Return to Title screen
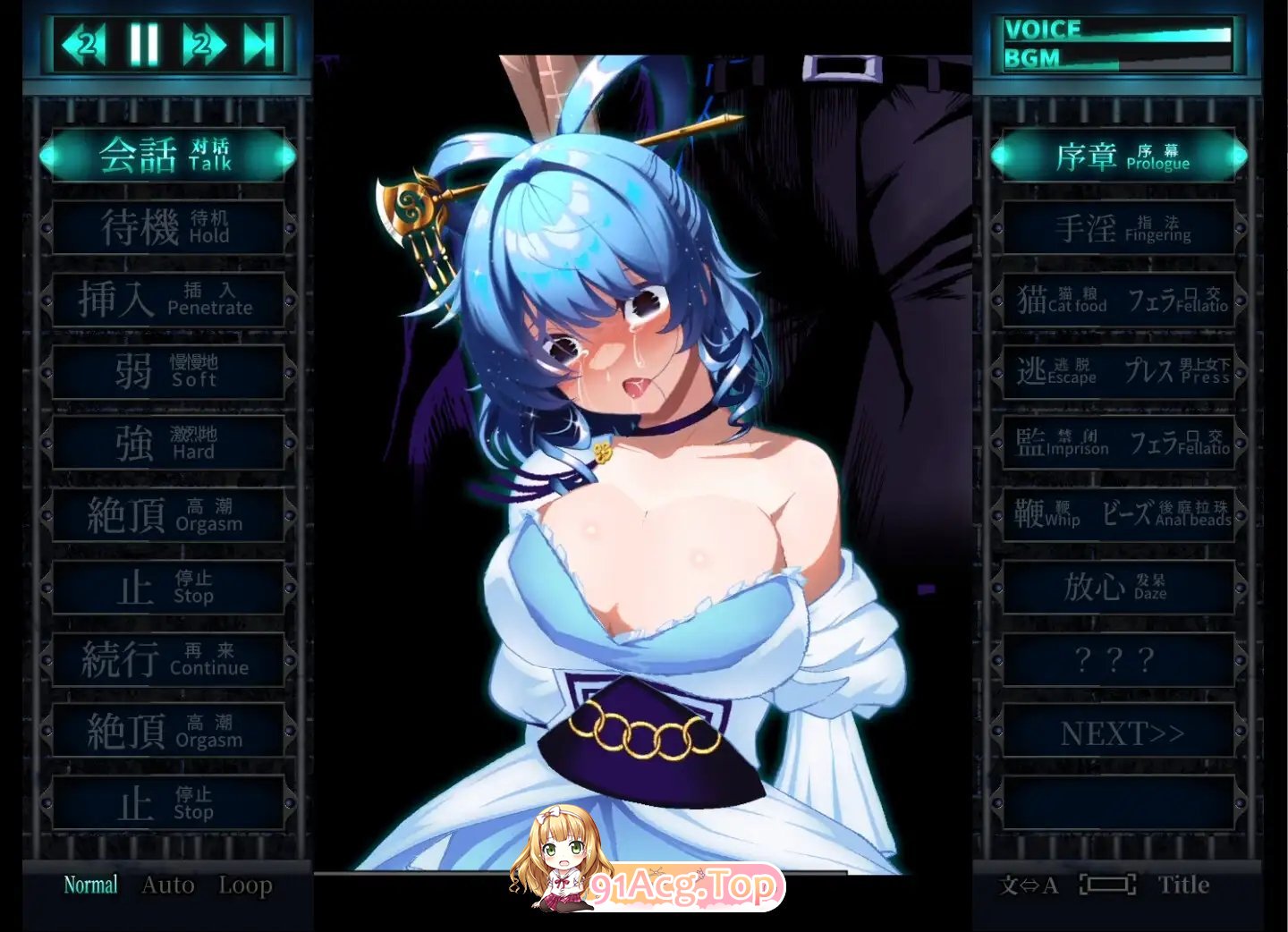 click(x=1185, y=885)
